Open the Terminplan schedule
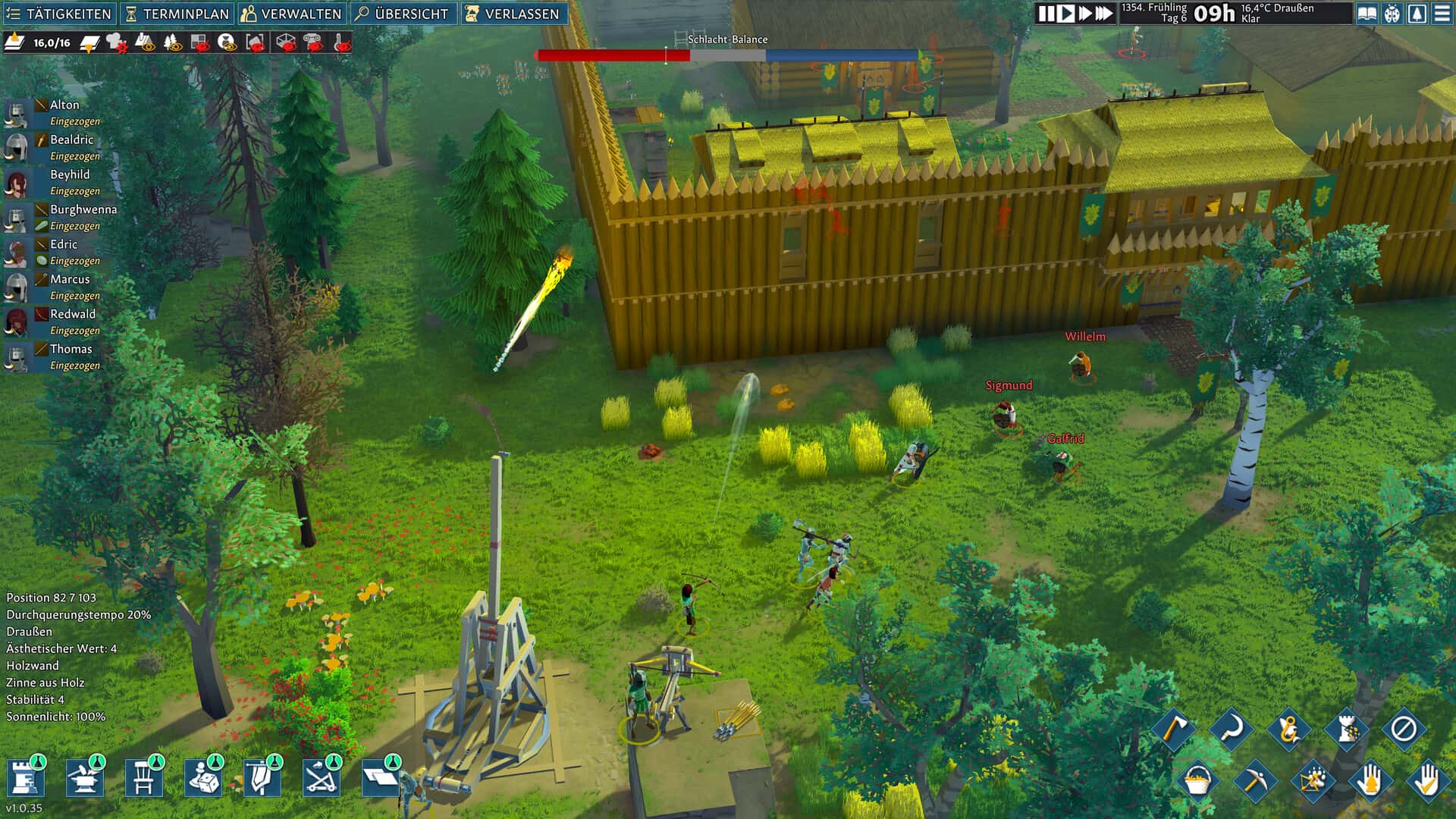 click(x=177, y=14)
